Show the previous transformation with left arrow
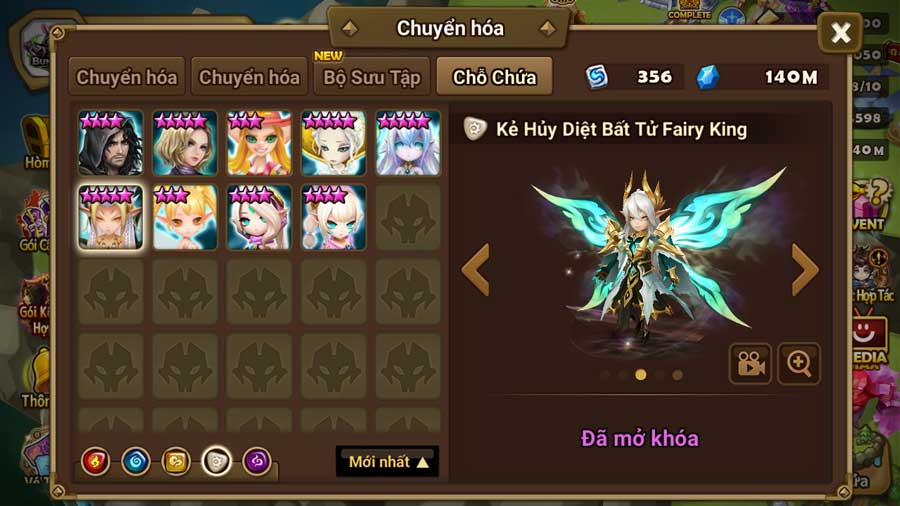This screenshot has width=900, height=506. (476, 269)
